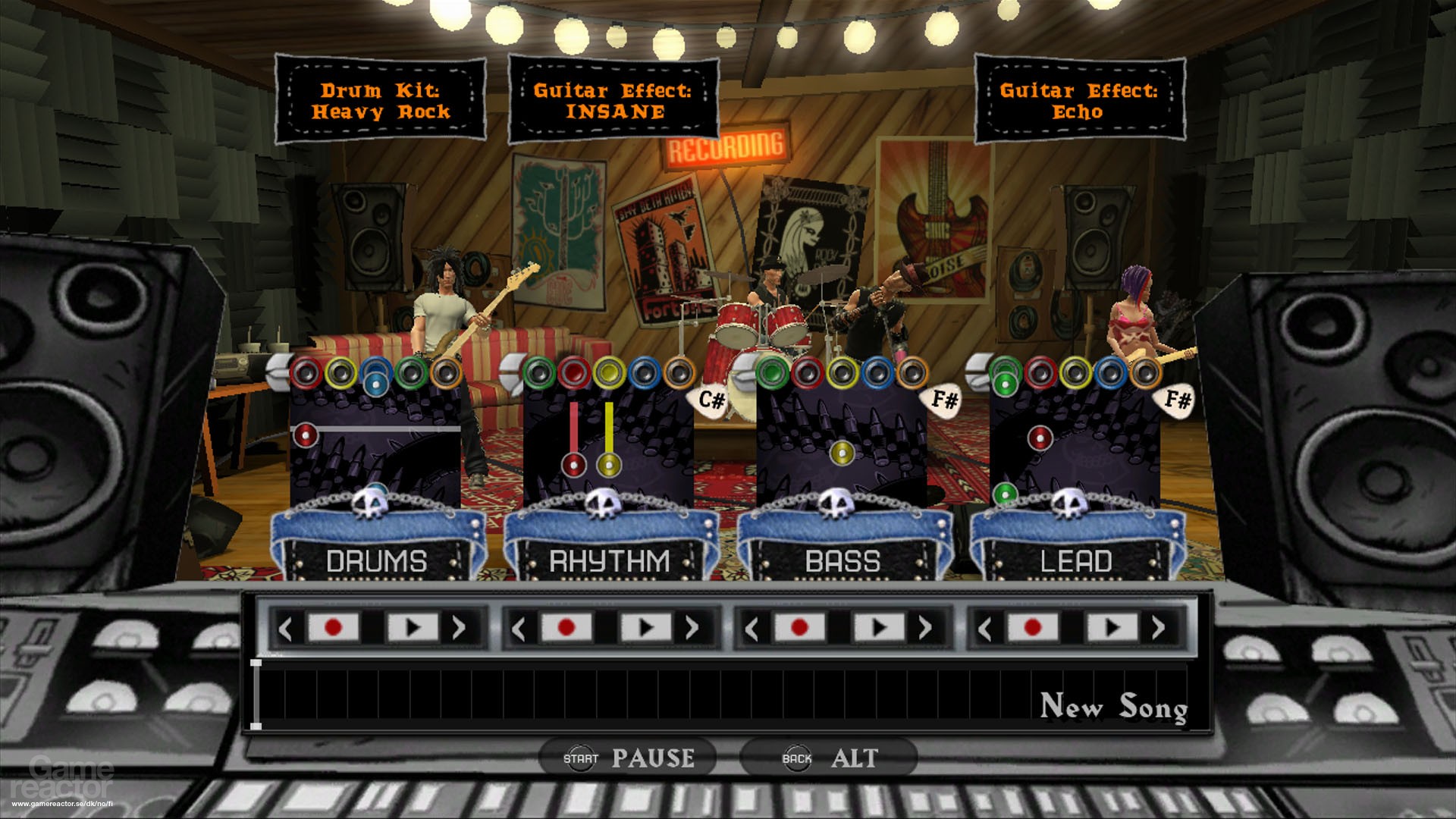The width and height of the screenshot is (1456, 819).
Task: Click the left arrow on Drums controls
Action: point(286,628)
